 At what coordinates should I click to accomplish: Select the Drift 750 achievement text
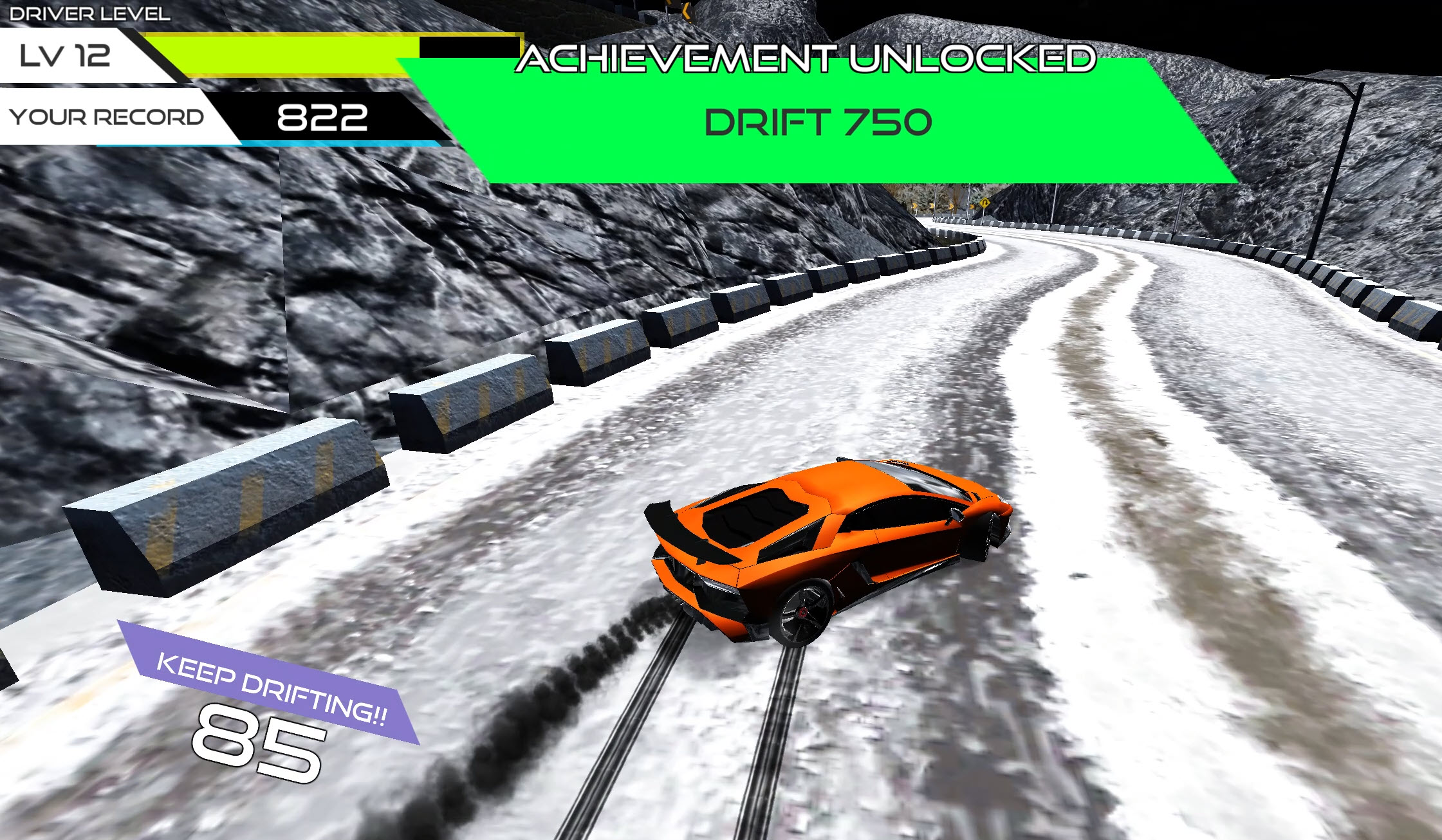click(816, 122)
